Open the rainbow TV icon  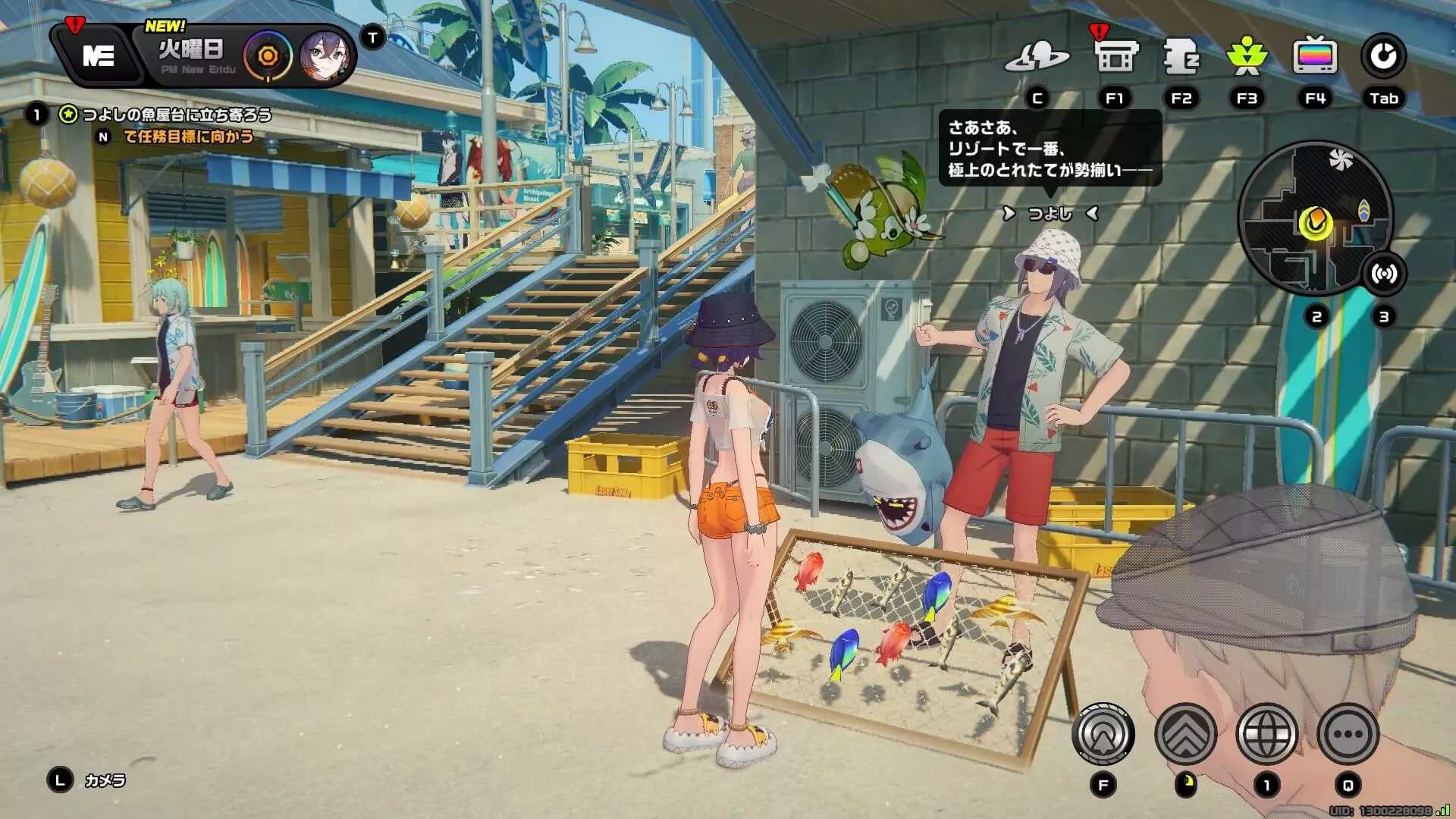point(1315,57)
